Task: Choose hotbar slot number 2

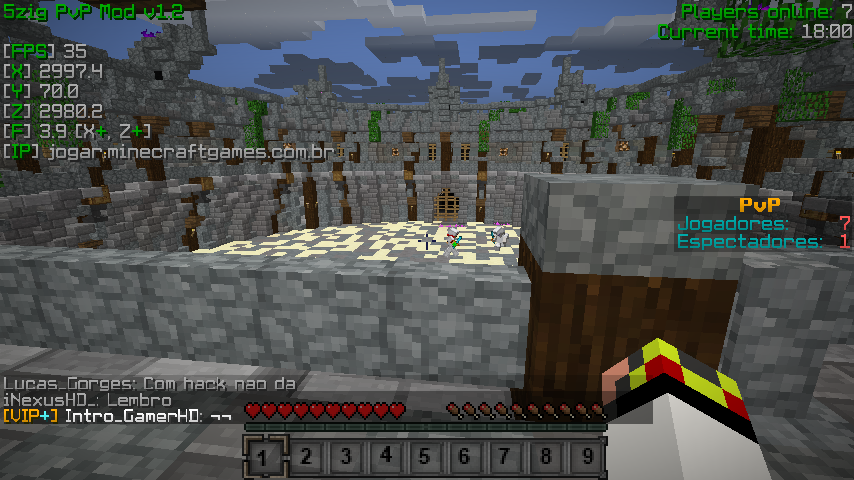Action: pos(305,457)
